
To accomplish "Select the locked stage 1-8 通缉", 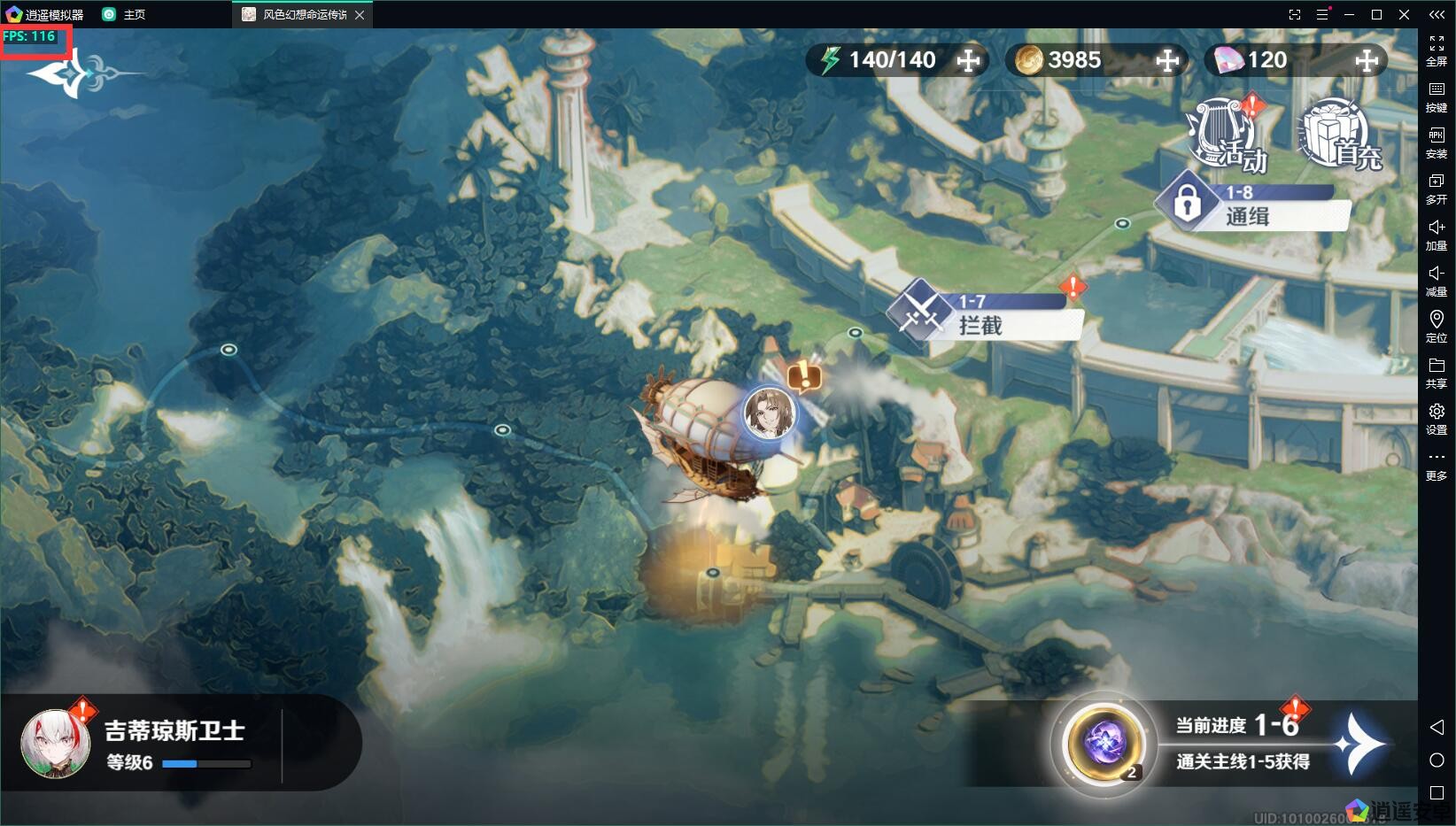I will click(x=1253, y=208).
